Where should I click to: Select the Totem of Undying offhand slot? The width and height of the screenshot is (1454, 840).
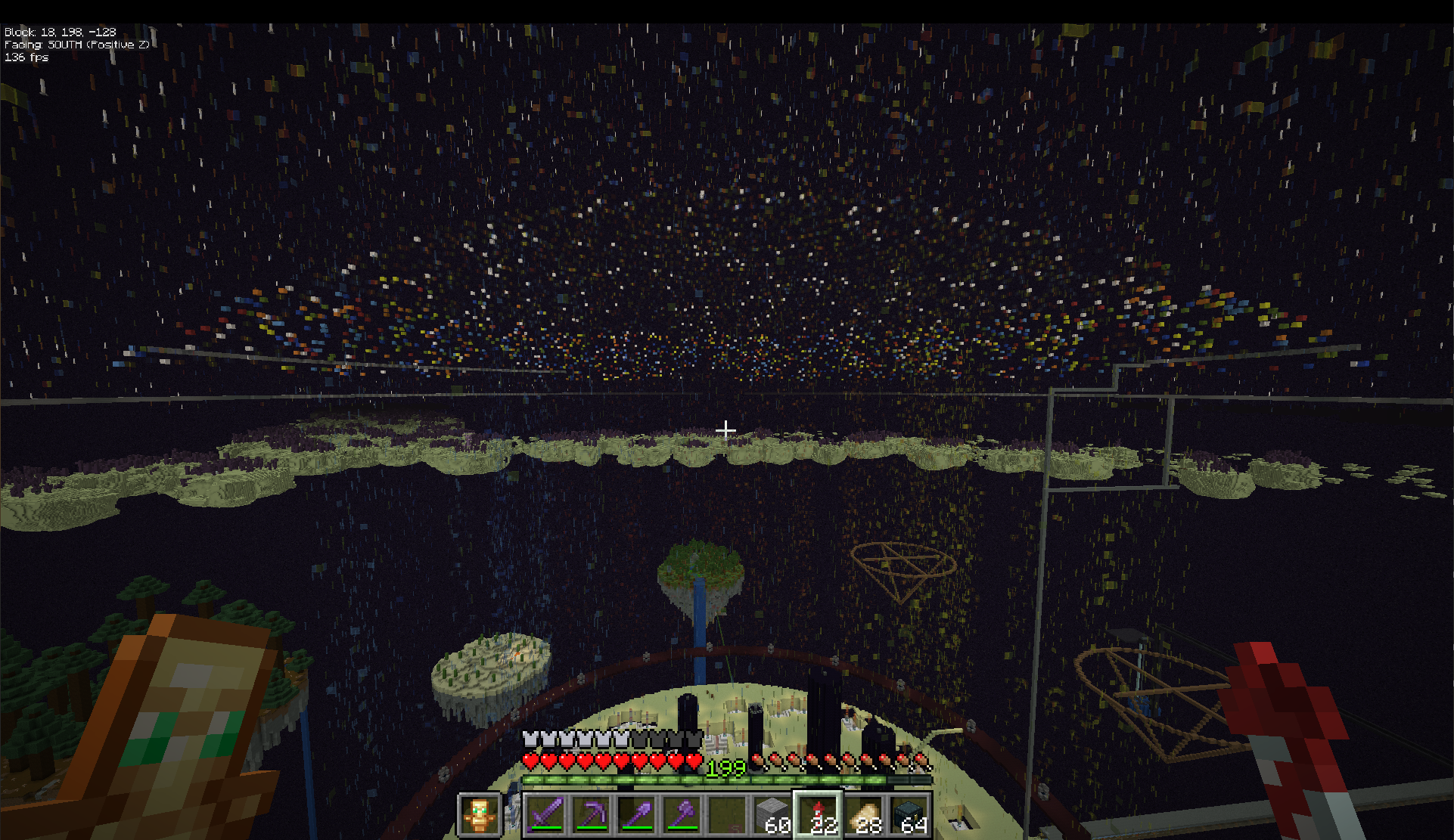click(479, 815)
